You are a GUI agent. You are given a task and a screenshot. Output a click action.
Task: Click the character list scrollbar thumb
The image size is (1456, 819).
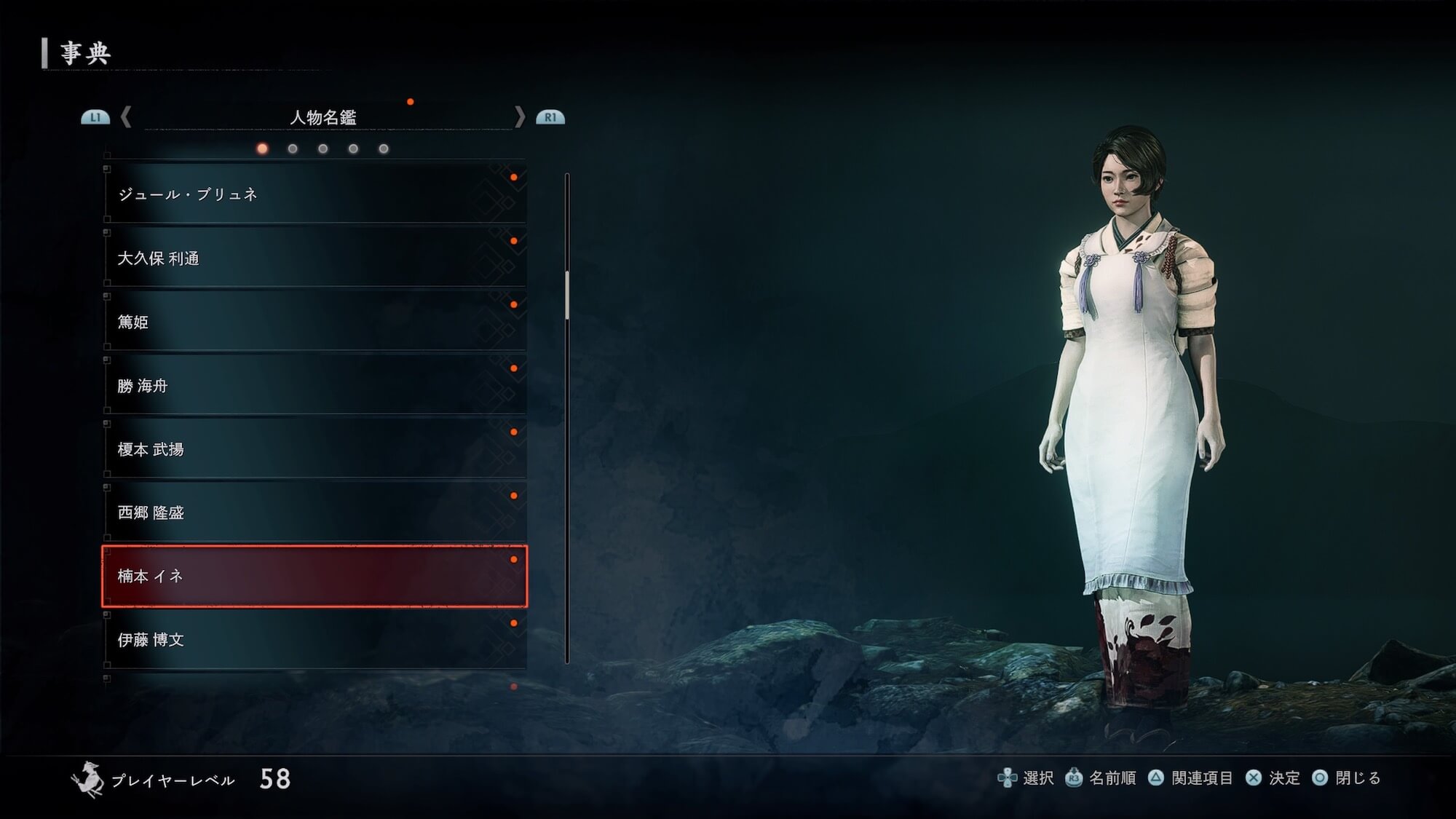pyautogui.click(x=567, y=295)
